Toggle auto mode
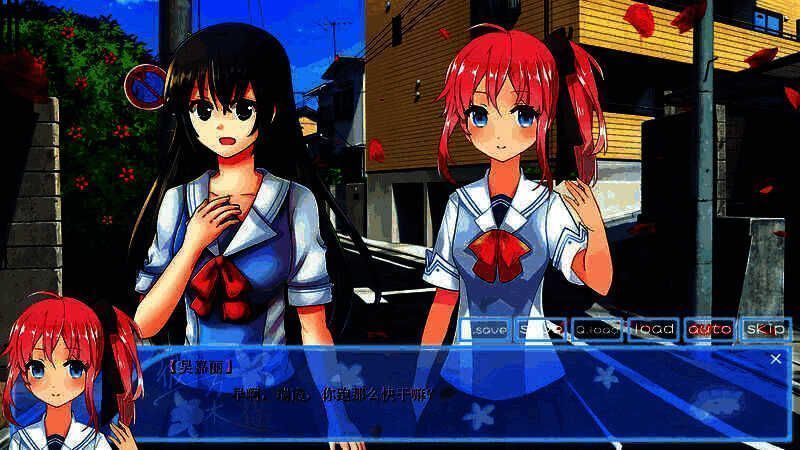 (x=710, y=328)
